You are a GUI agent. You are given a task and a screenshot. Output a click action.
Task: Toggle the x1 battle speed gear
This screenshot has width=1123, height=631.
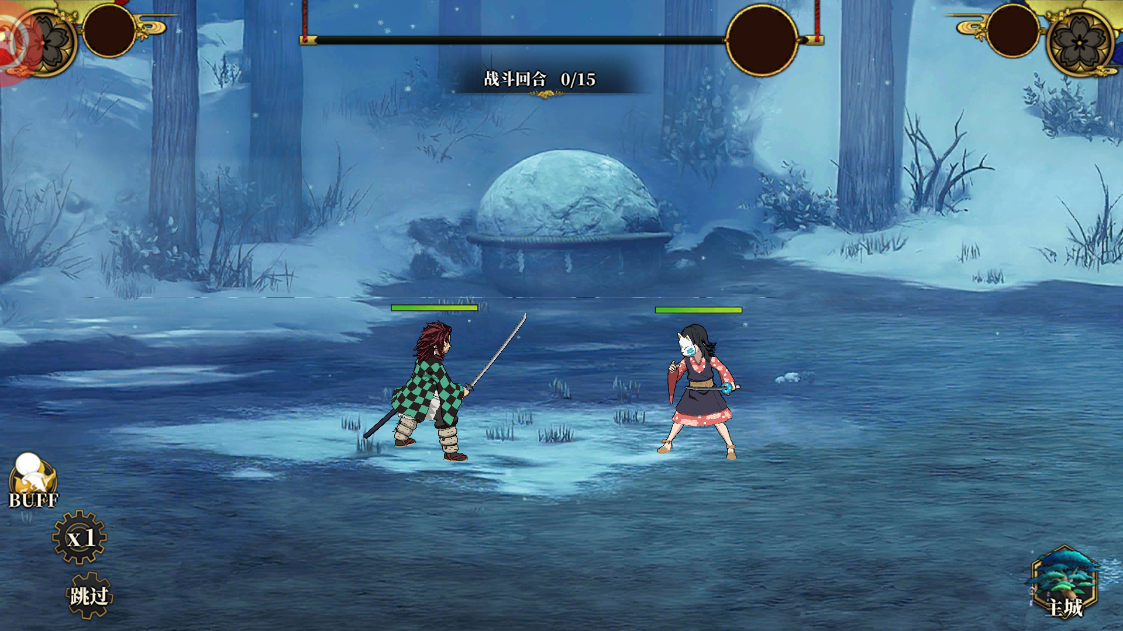coord(80,538)
